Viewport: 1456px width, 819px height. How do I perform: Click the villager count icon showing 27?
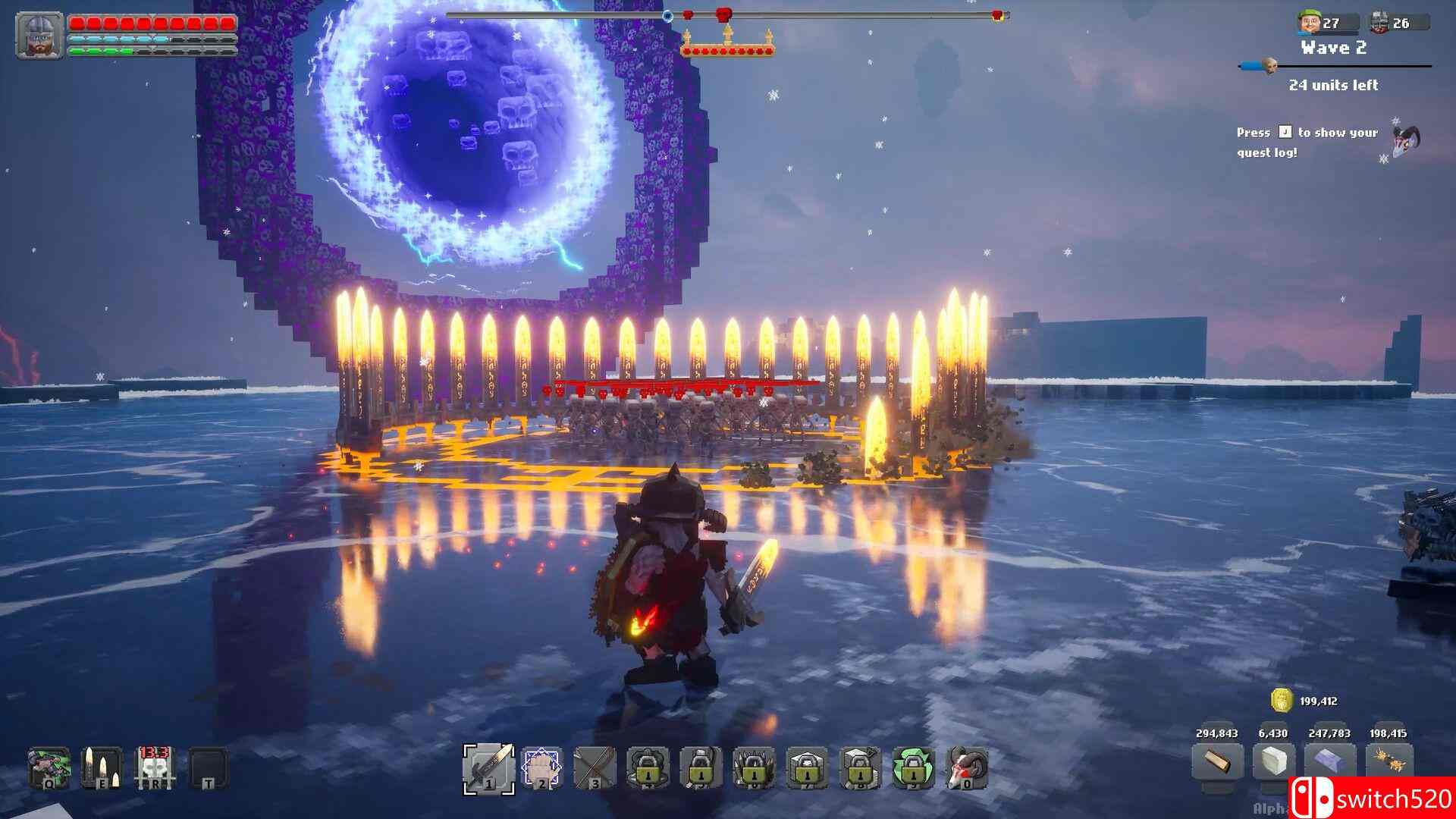point(1308,22)
